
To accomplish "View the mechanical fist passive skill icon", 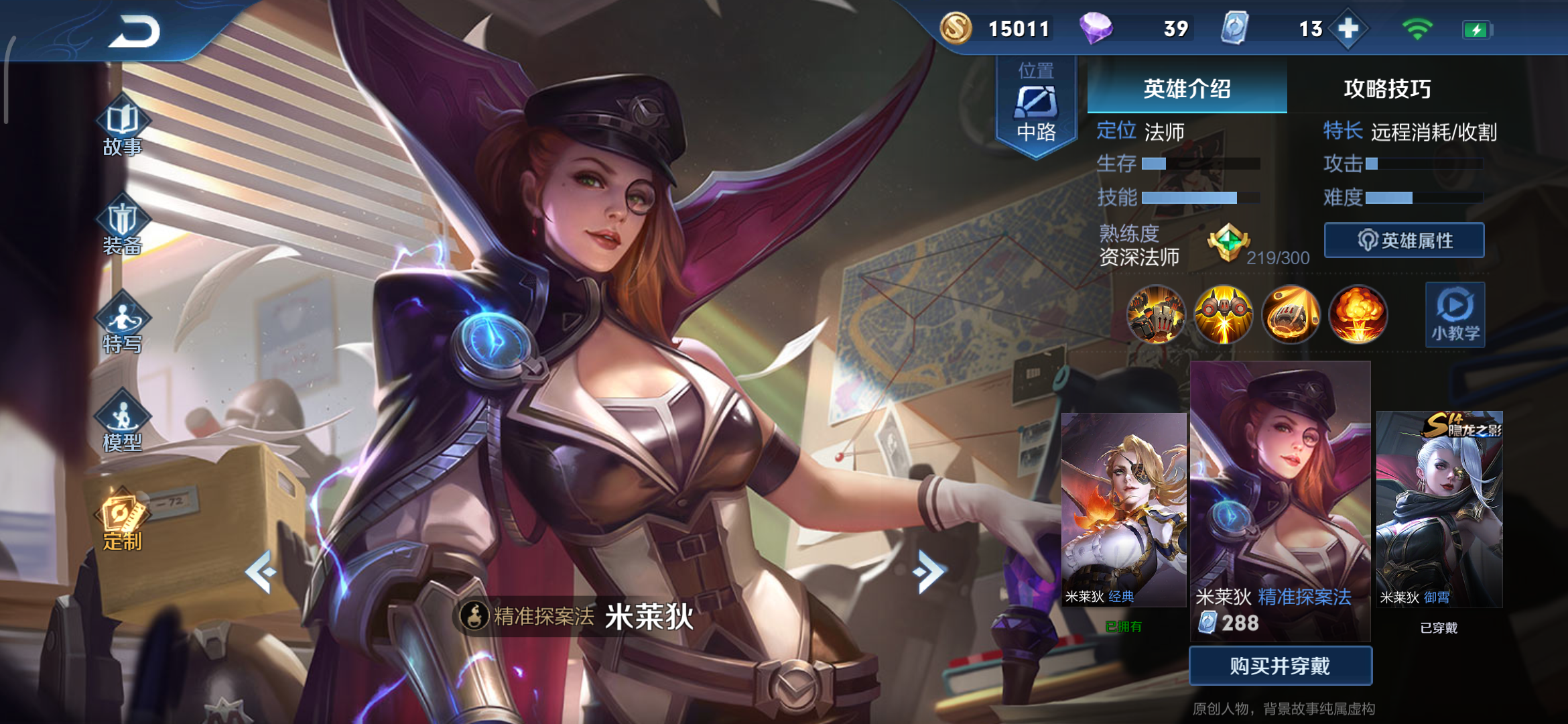I will point(1156,315).
